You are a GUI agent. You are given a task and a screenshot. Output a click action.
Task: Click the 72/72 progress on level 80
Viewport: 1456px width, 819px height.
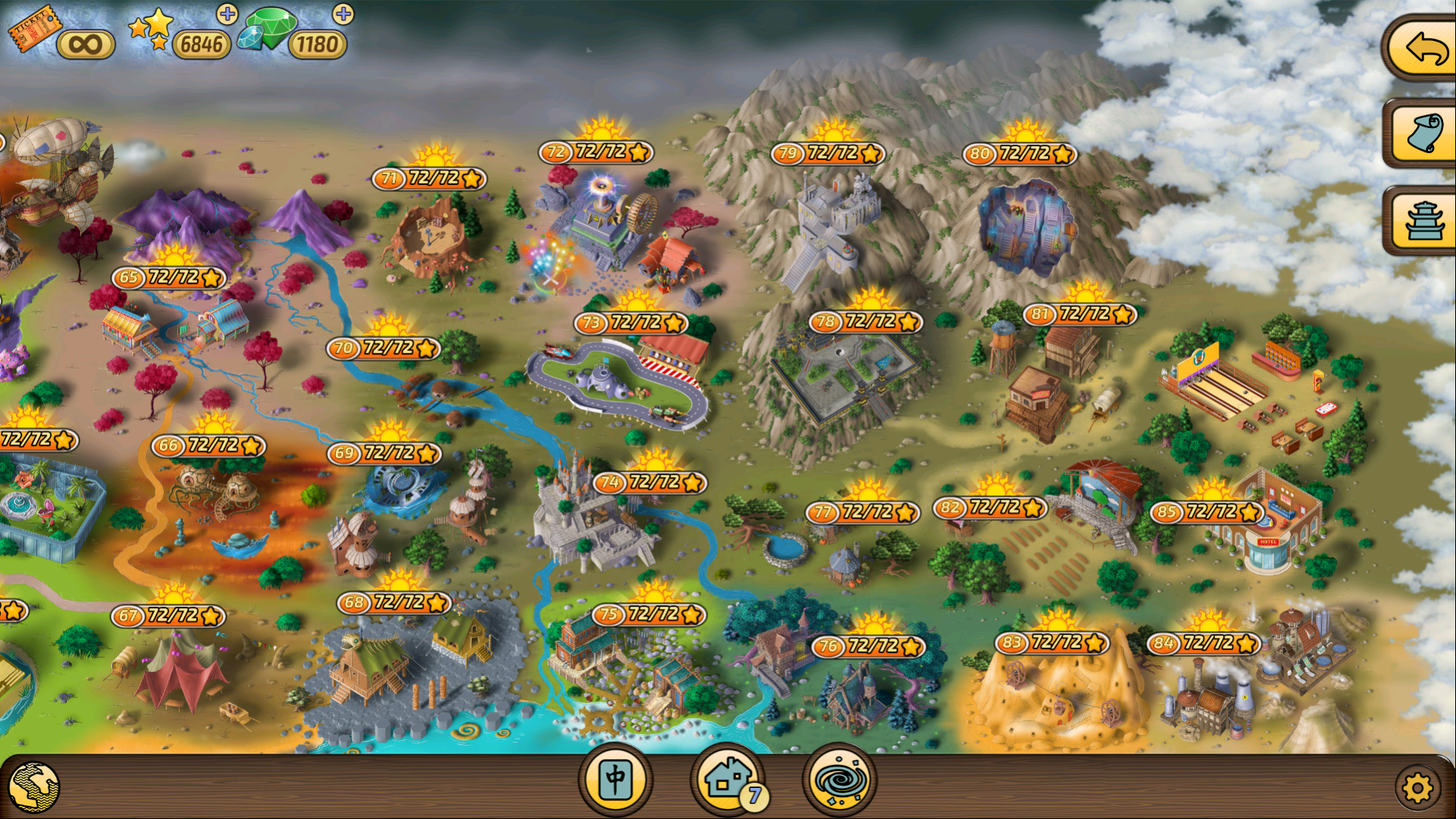click(x=1024, y=152)
